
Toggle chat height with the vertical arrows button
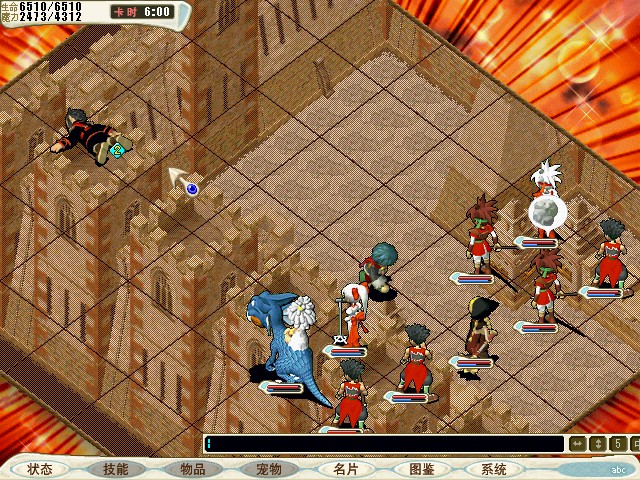(597, 443)
